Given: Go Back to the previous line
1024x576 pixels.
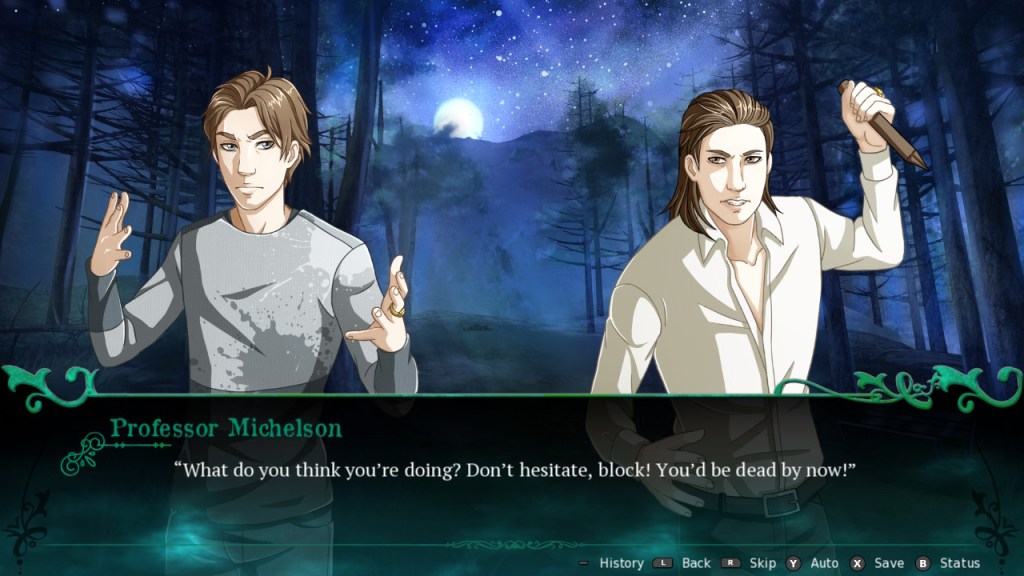Looking at the screenshot, I should coord(696,563).
